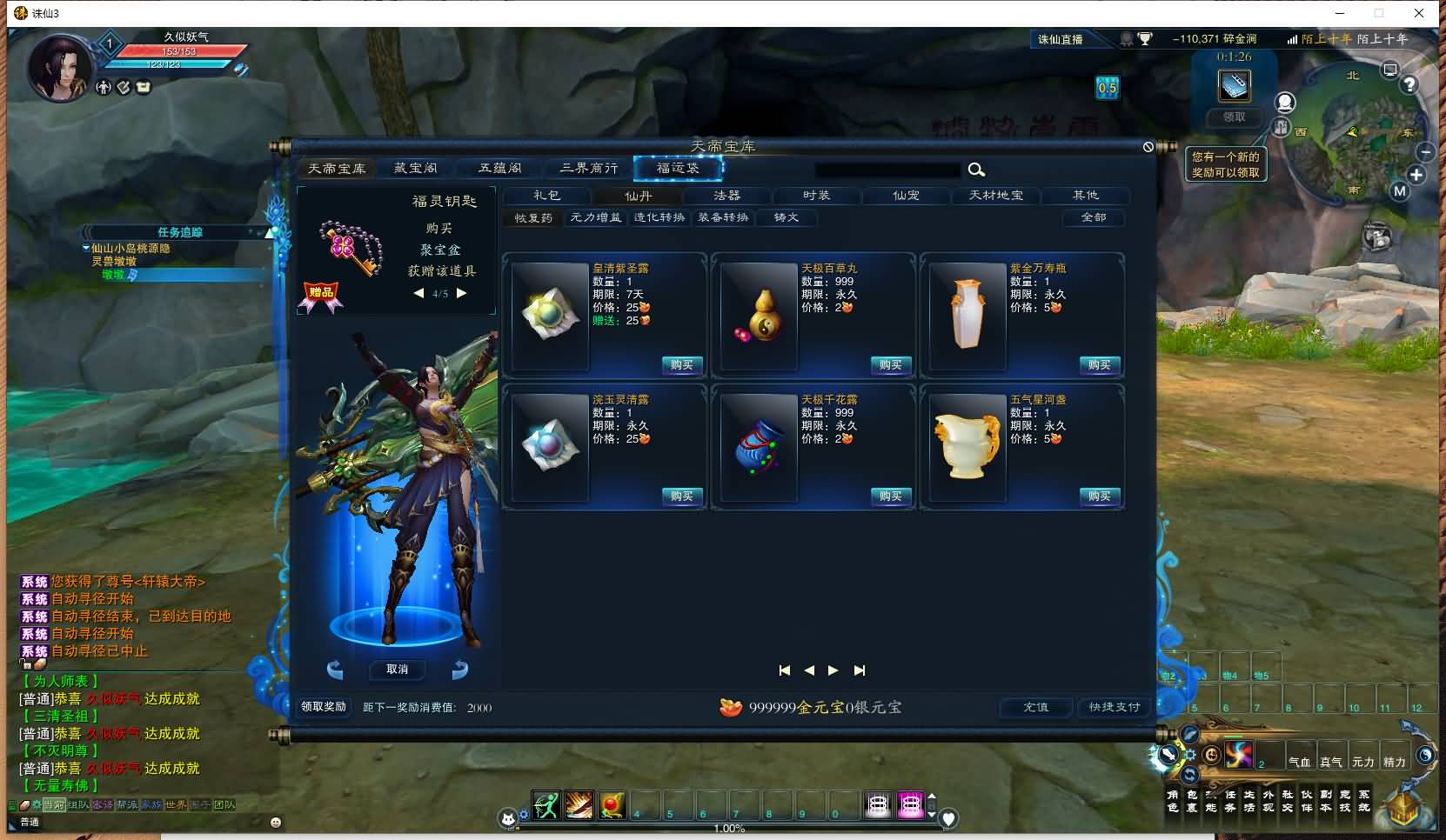The width and height of the screenshot is (1446, 840).
Task: Switch to the 藏宝阁 shop tab
Action: [x=416, y=168]
